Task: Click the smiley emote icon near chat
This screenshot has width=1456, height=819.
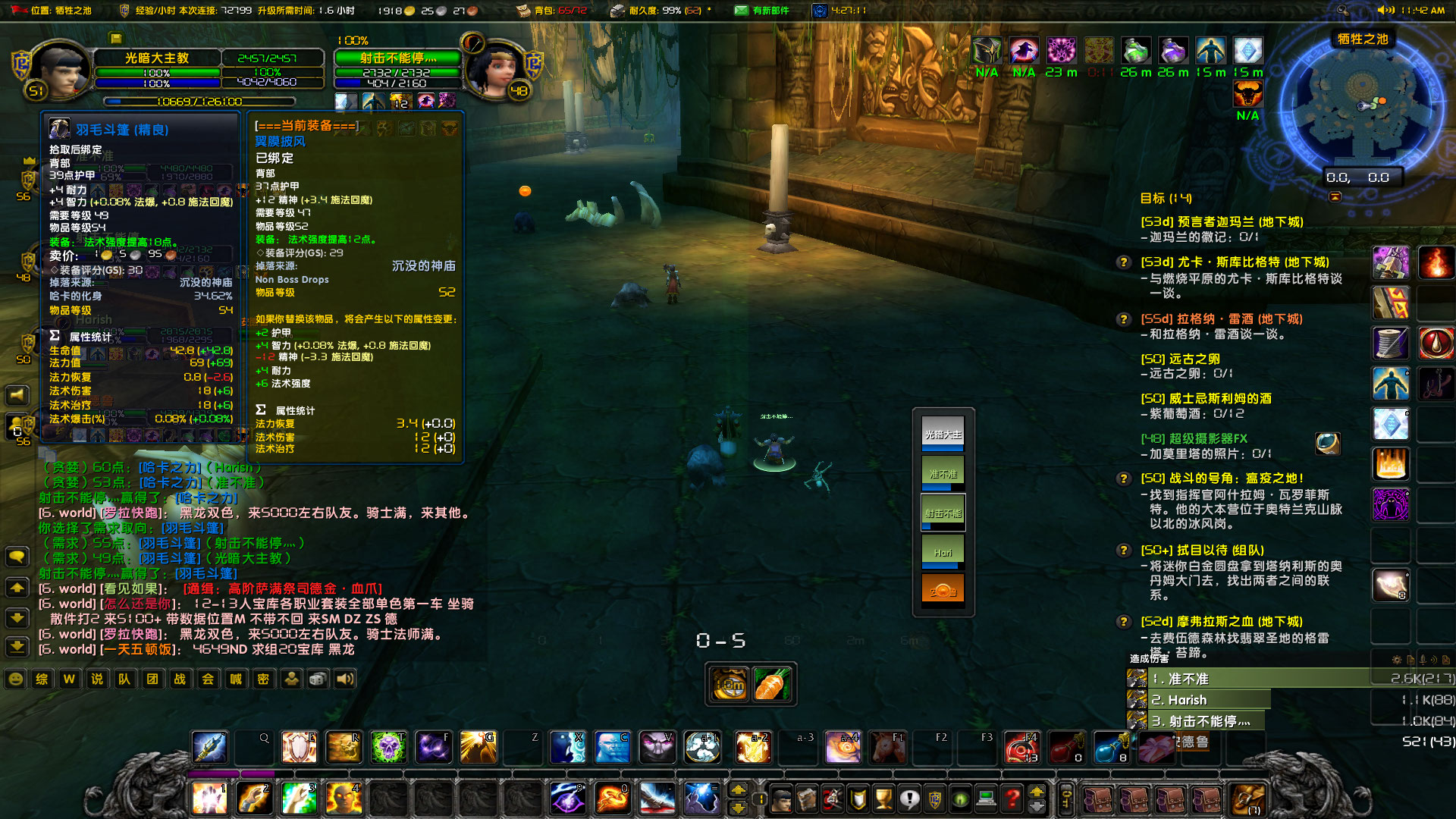Action: tap(15, 679)
